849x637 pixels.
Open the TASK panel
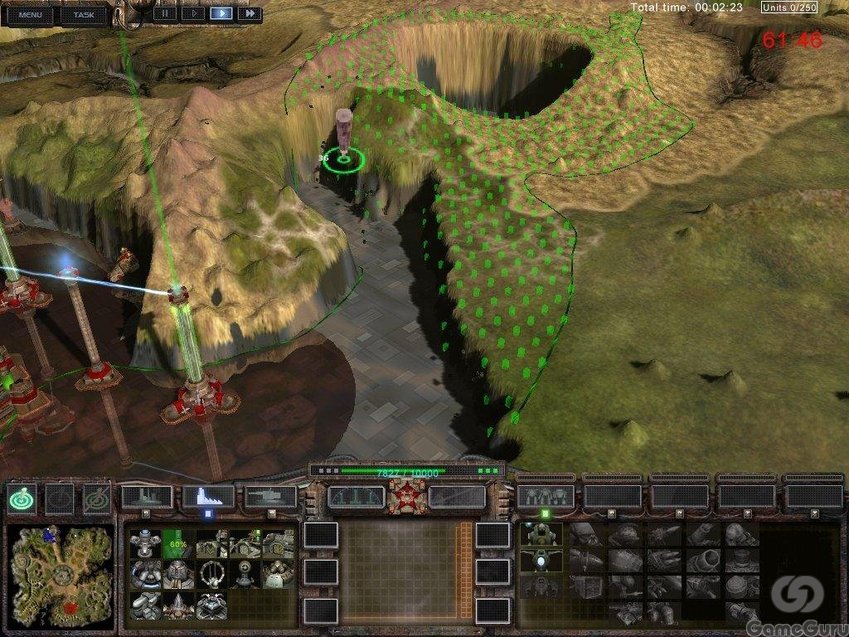[x=84, y=15]
